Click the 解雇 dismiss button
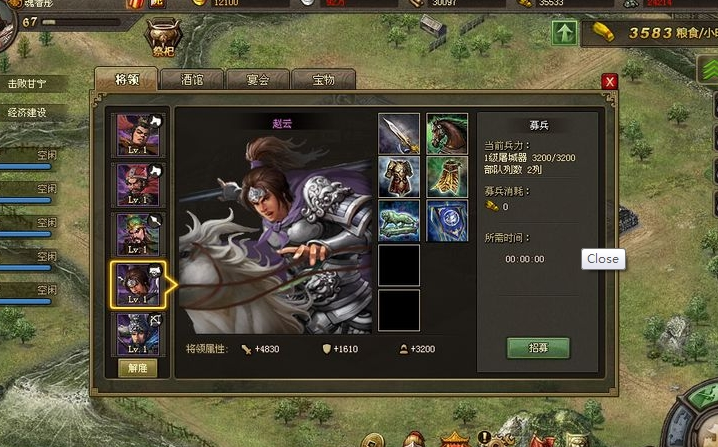The width and height of the screenshot is (718, 447). (x=138, y=367)
